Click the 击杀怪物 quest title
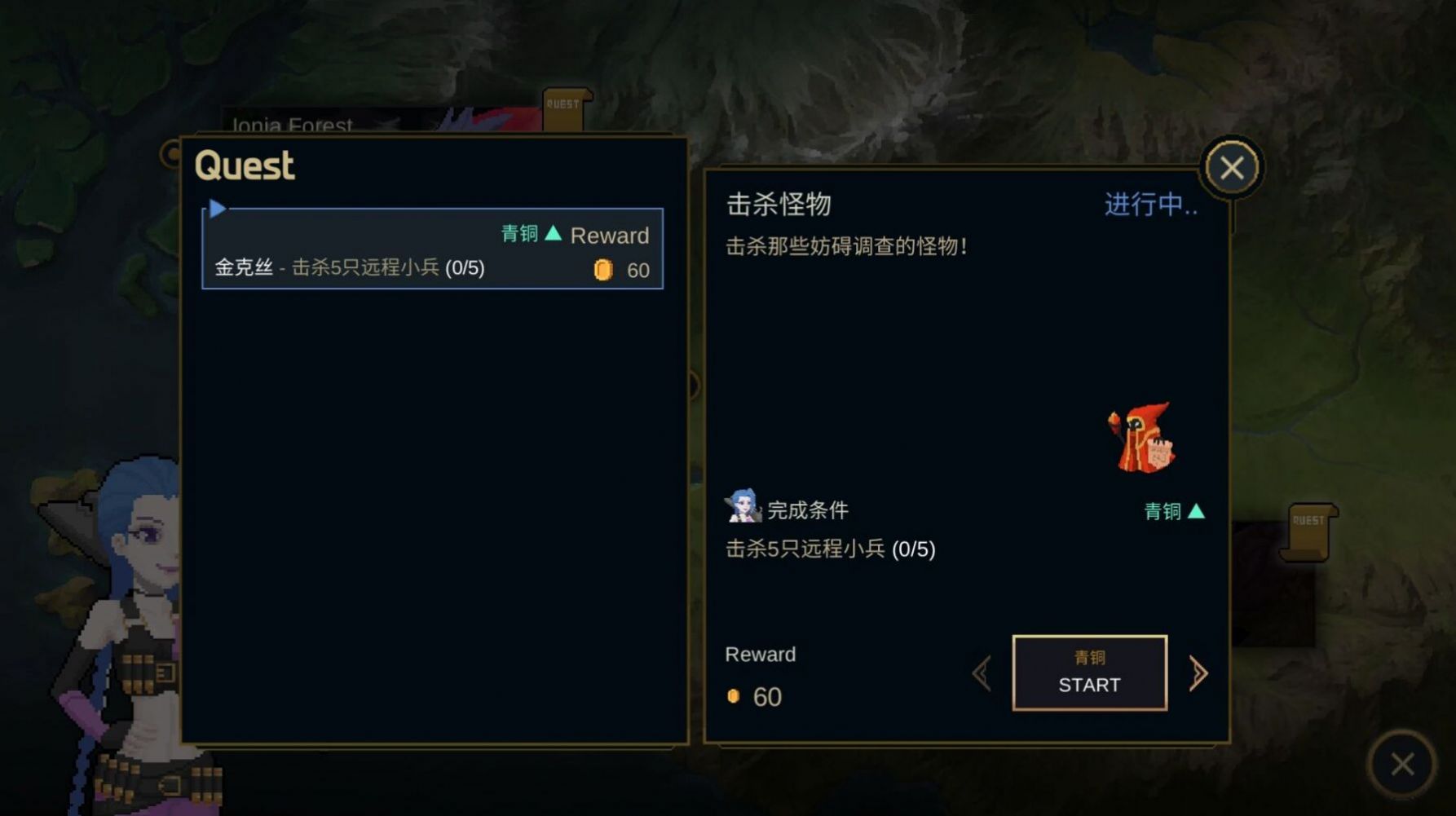1456x816 pixels. tap(777, 204)
